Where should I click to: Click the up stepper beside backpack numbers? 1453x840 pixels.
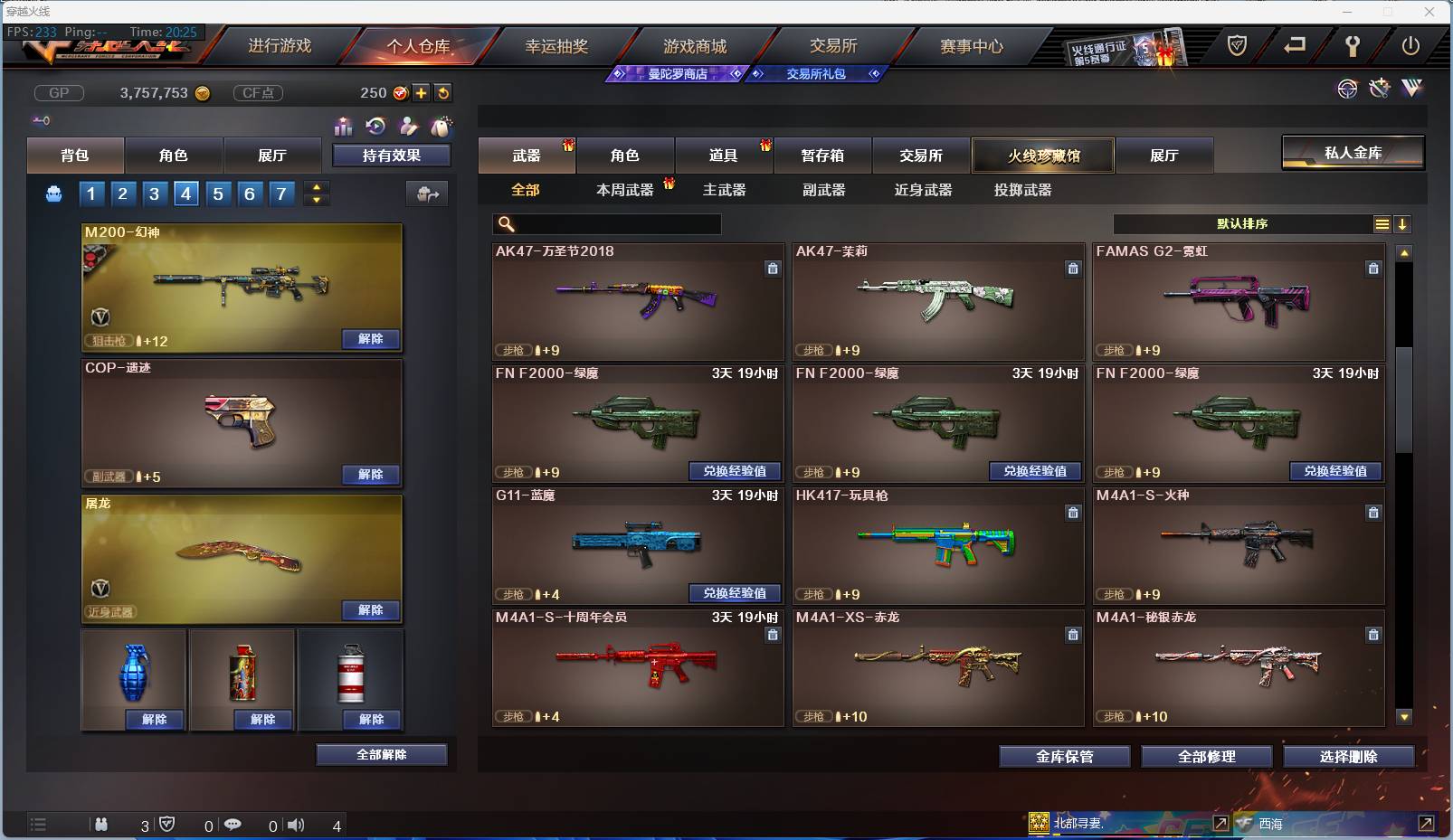[x=316, y=186]
